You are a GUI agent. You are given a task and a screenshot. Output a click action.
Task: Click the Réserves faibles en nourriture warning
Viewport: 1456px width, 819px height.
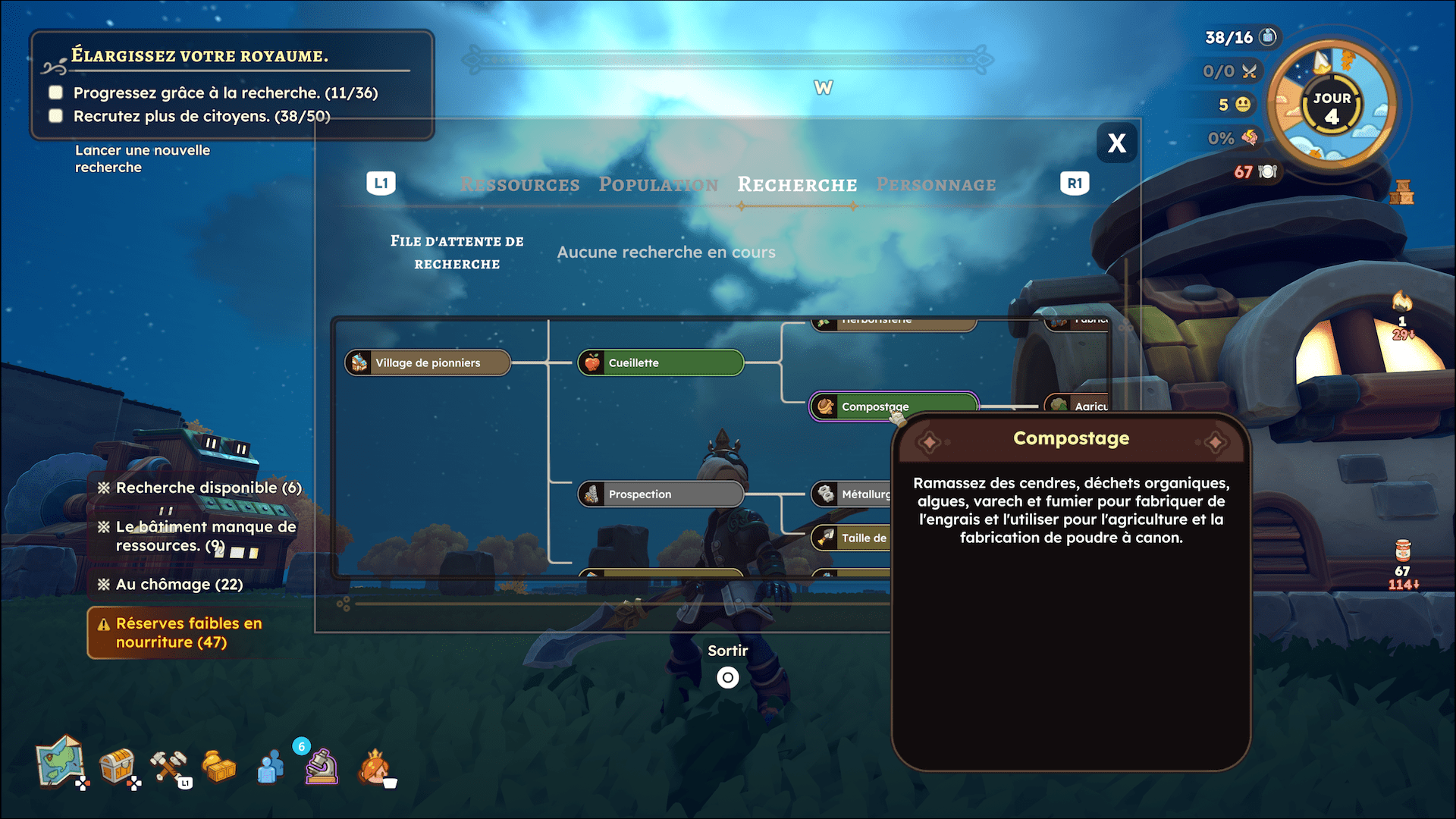pos(188,632)
